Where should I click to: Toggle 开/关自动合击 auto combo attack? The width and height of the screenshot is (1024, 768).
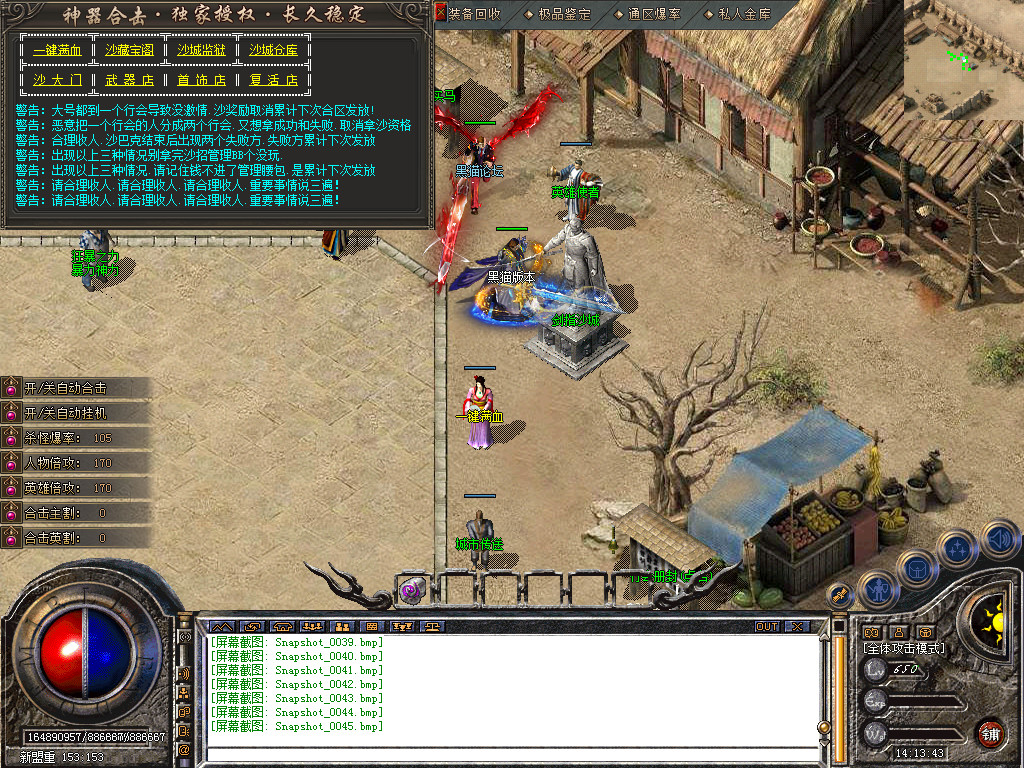pos(66,388)
